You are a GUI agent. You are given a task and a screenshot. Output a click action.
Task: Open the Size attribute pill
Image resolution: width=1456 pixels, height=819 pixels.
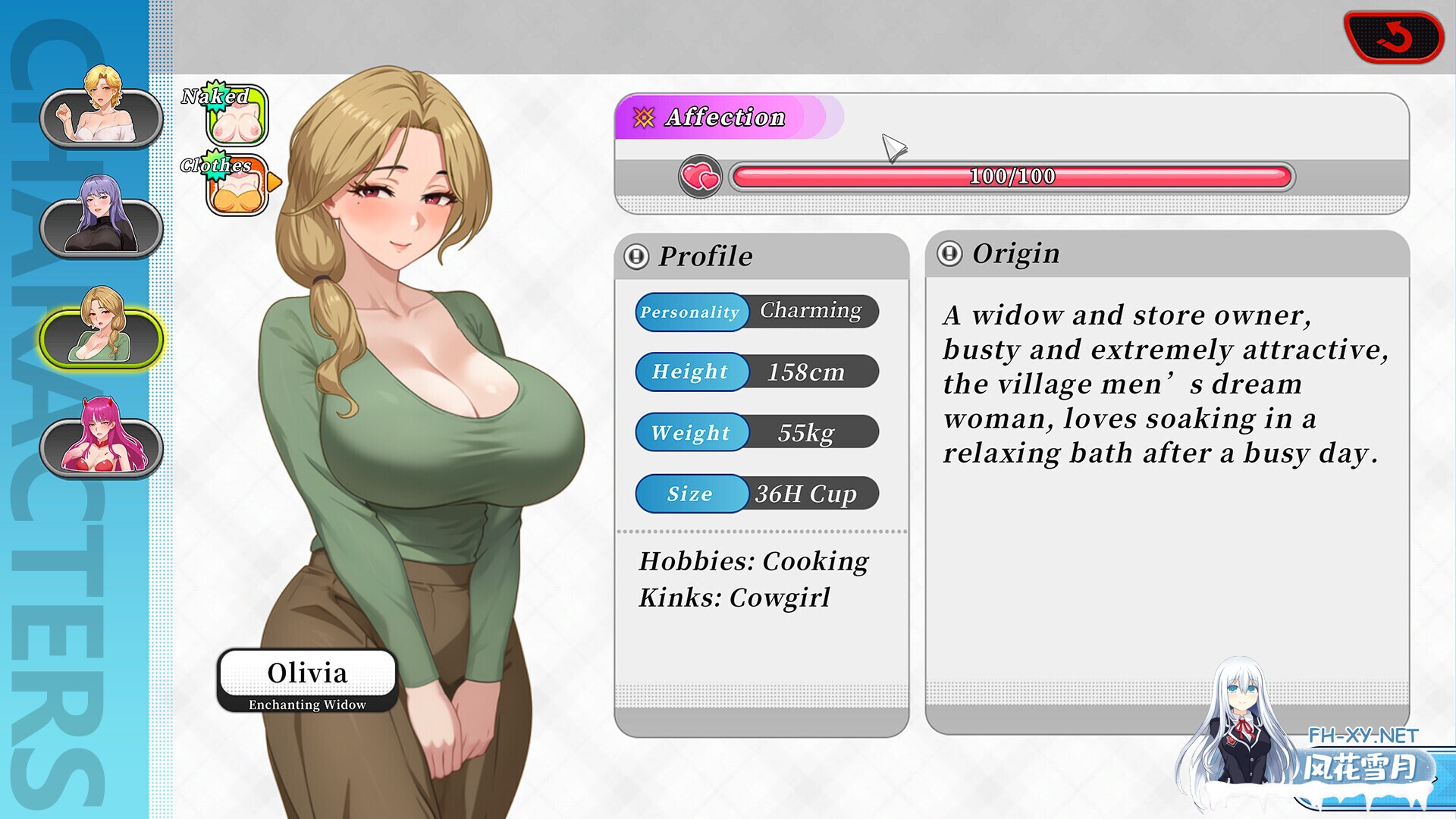690,494
